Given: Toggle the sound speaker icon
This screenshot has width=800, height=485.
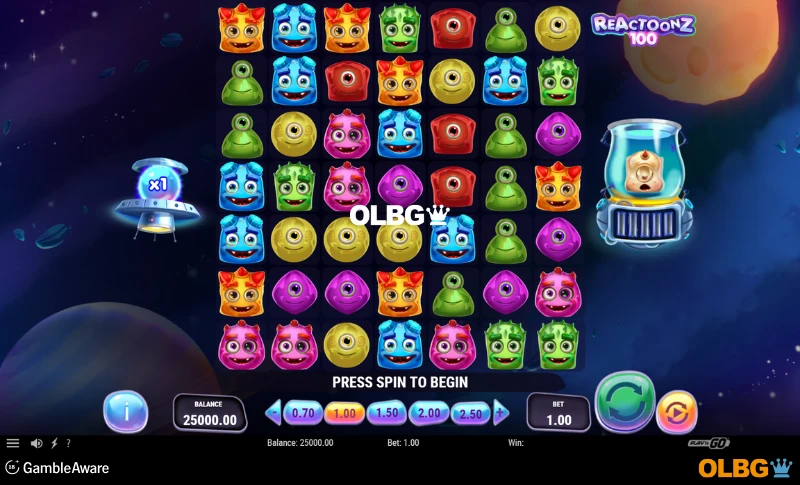Looking at the screenshot, I should (x=36, y=443).
